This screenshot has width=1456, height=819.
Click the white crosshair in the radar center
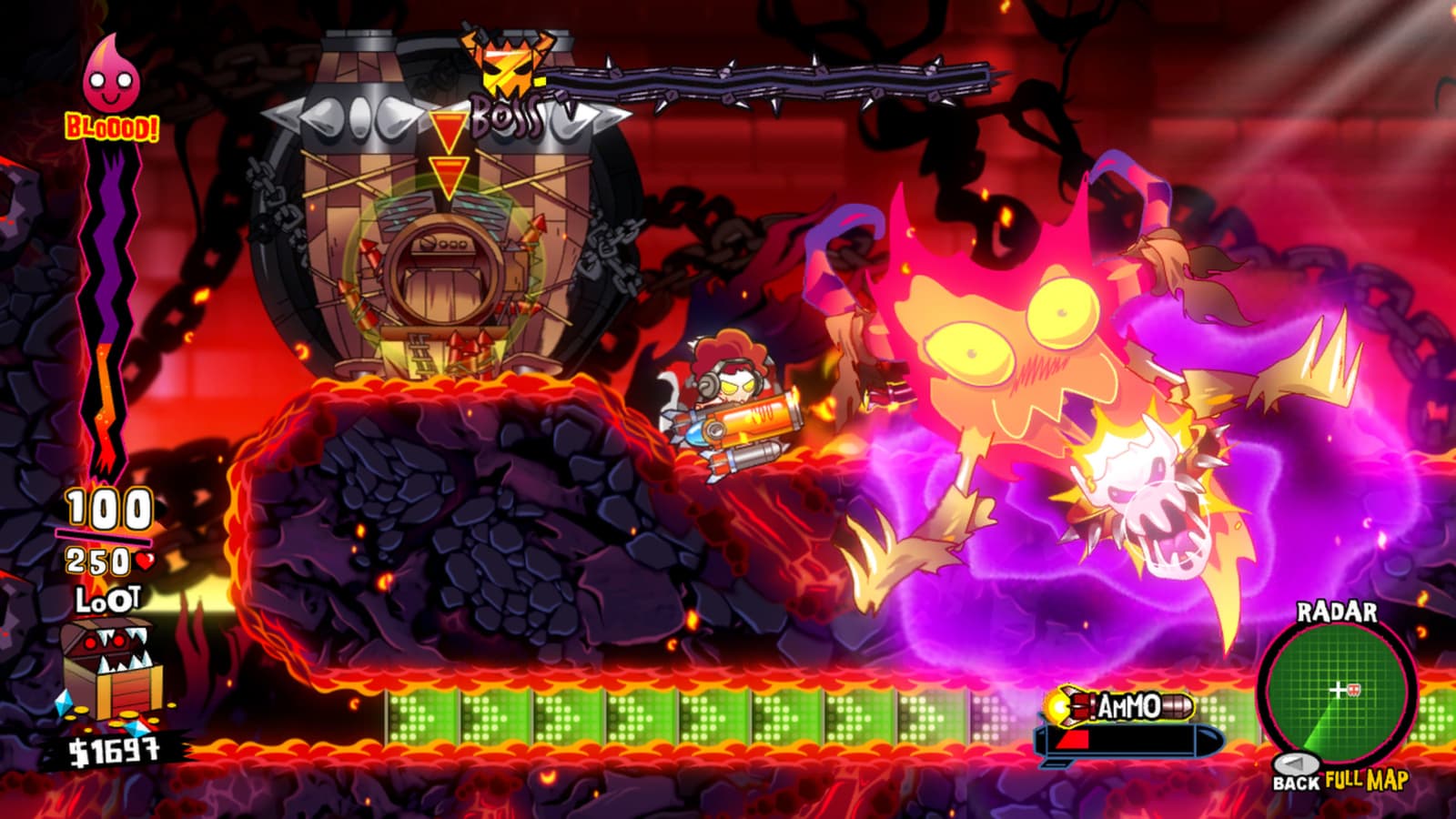tap(1337, 689)
